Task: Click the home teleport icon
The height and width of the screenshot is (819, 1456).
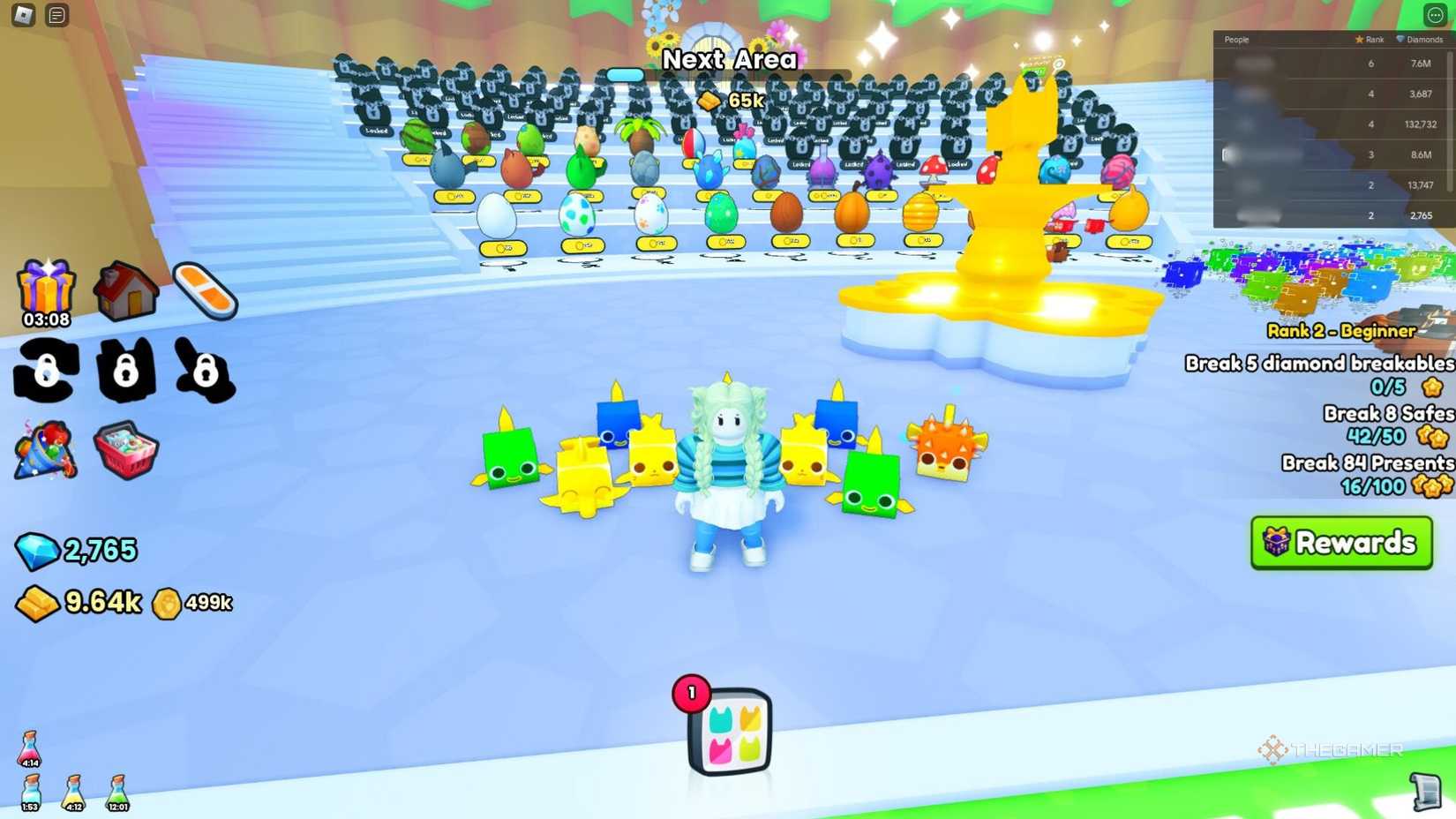Action: (125, 291)
